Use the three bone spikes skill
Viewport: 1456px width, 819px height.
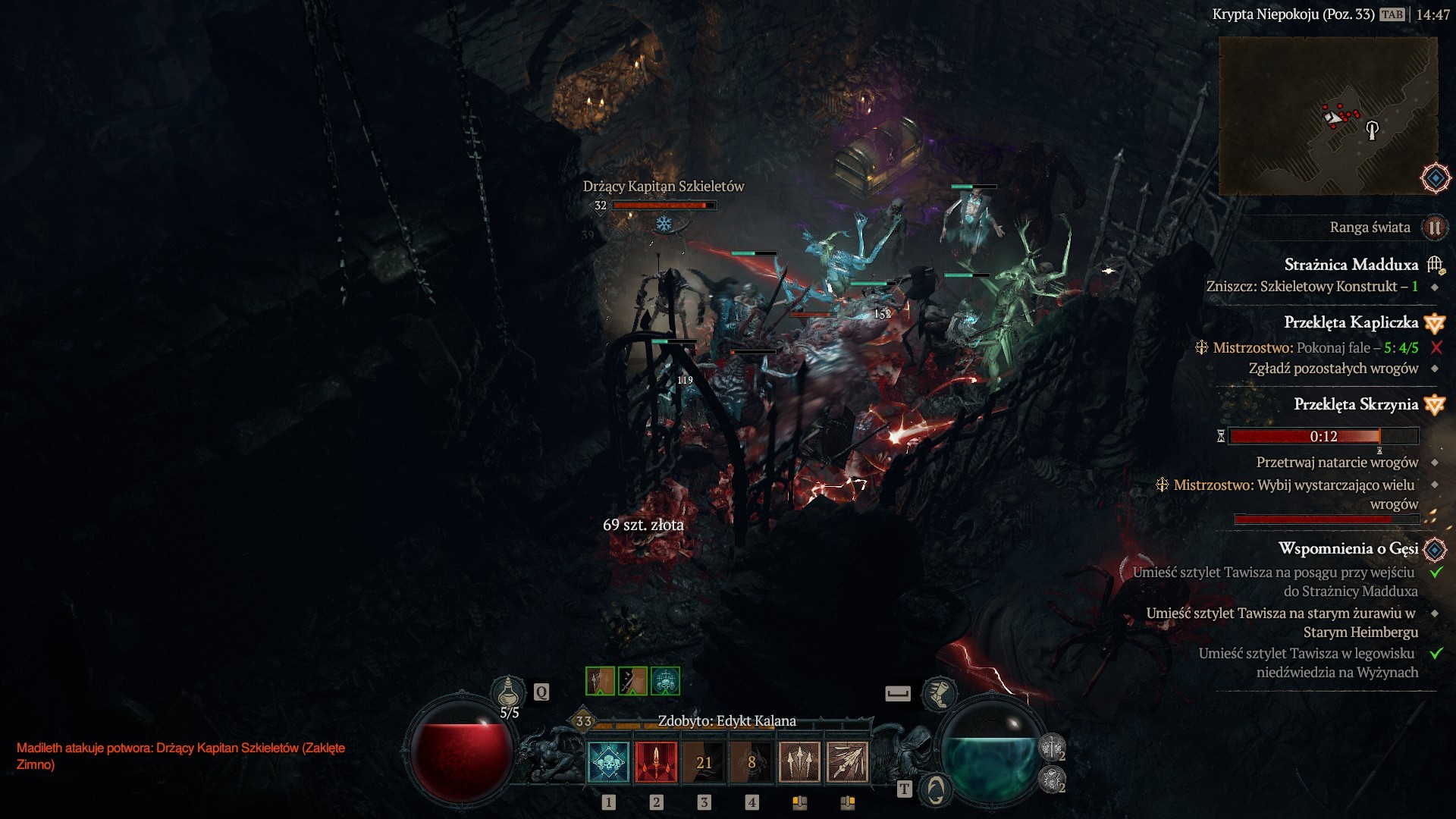coord(799,761)
